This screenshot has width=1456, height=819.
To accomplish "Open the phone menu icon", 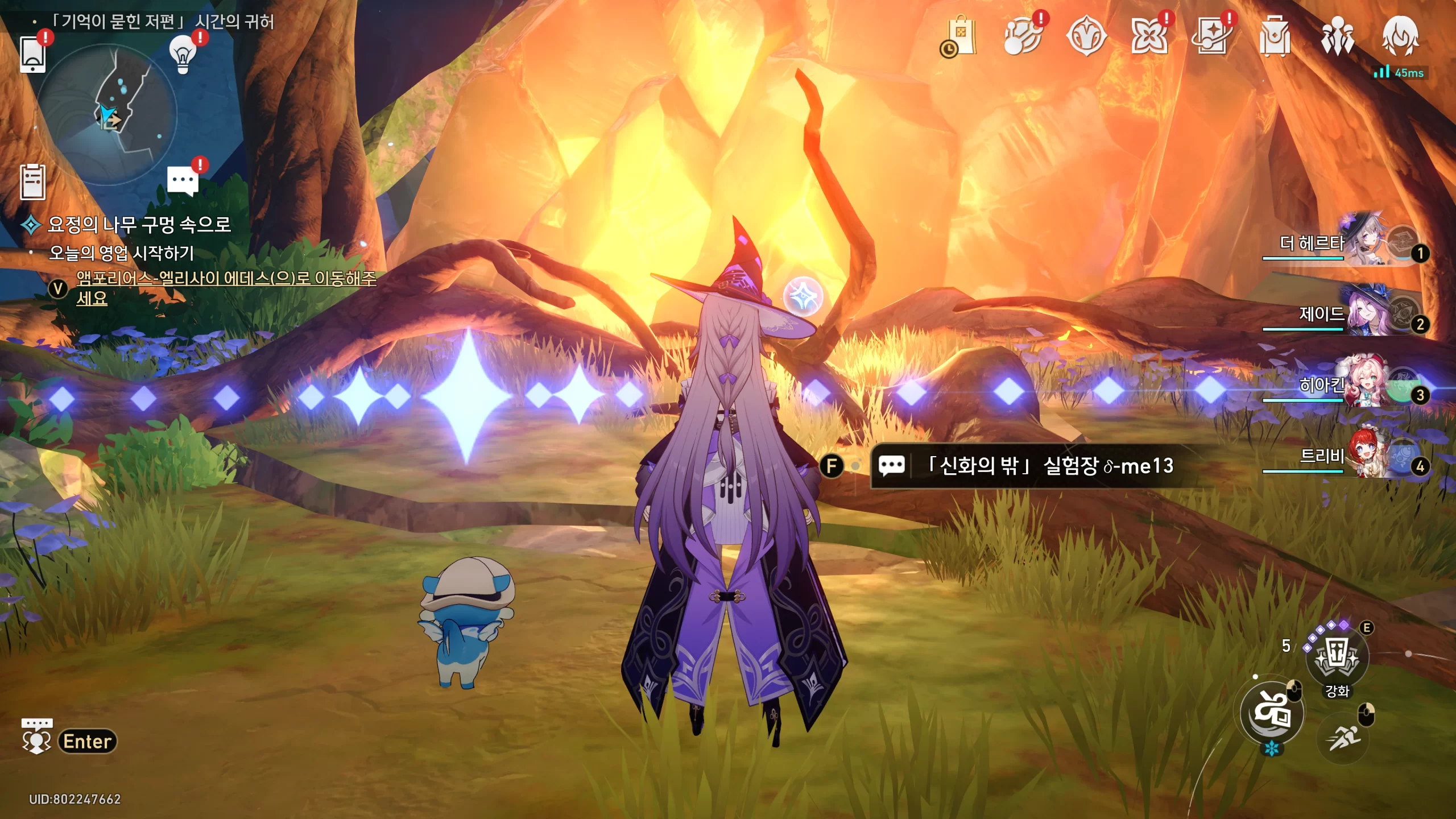I will (32, 55).
